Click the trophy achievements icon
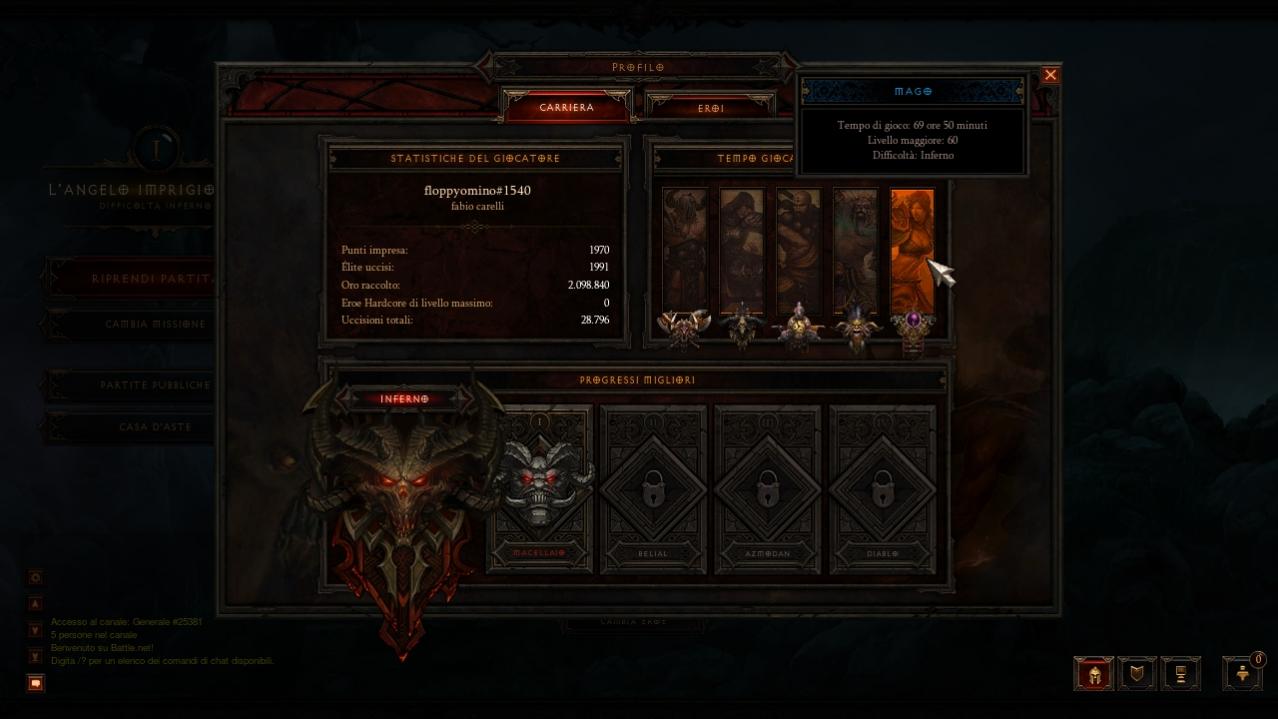The height and width of the screenshot is (719, 1278). 1180,674
